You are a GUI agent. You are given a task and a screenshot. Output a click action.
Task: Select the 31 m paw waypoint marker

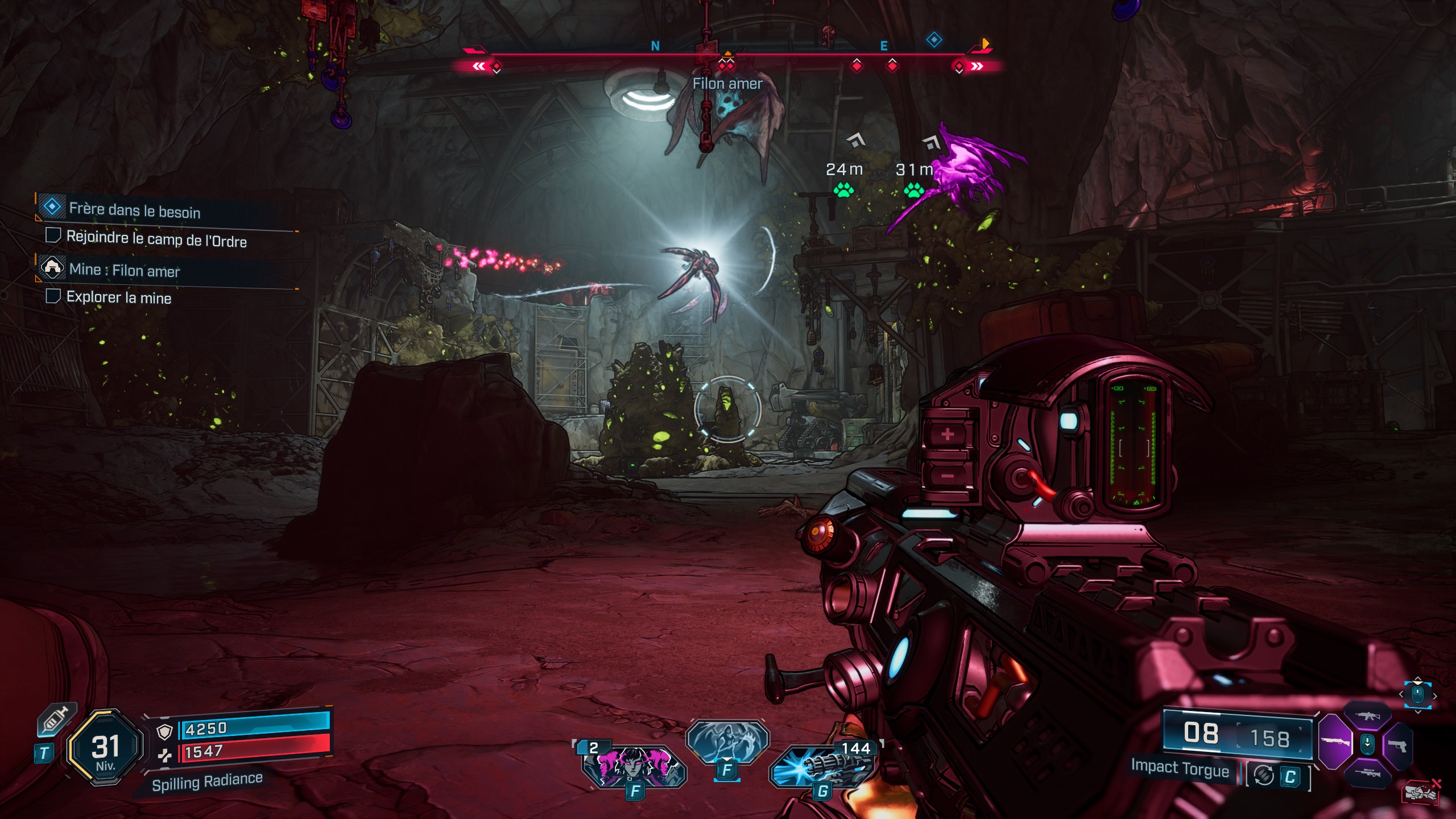(x=913, y=189)
